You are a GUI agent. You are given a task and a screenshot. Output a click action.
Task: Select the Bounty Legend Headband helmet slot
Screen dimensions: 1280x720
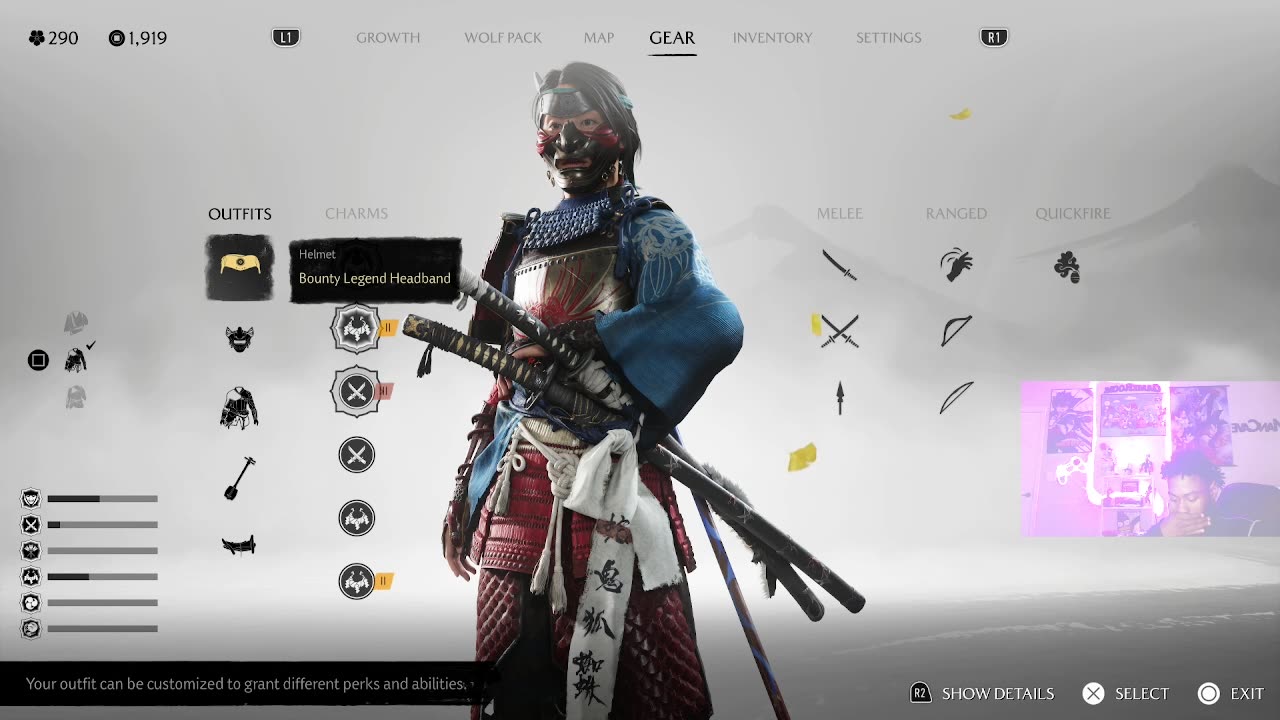(x=240, y=267)
